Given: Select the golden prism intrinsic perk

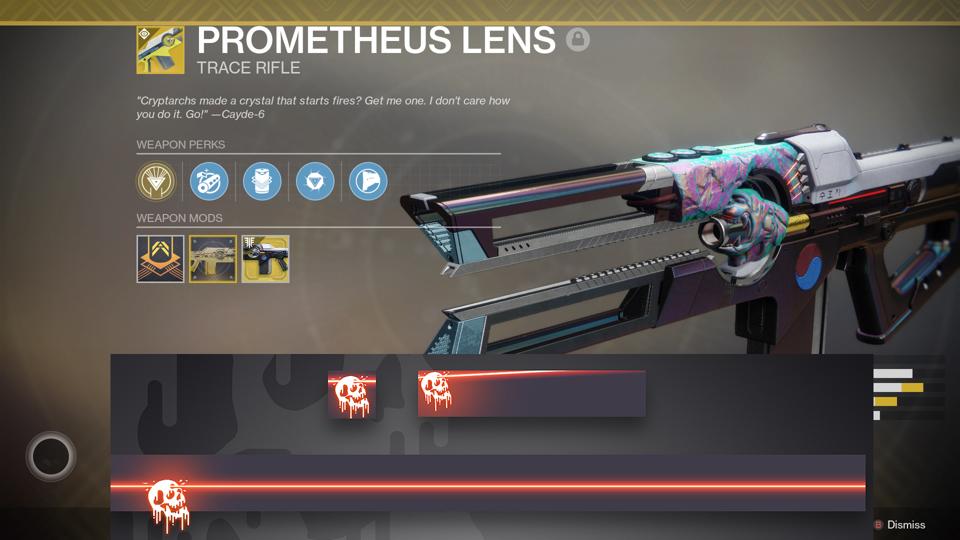Looking at the screenshot, I should (156, 182).
